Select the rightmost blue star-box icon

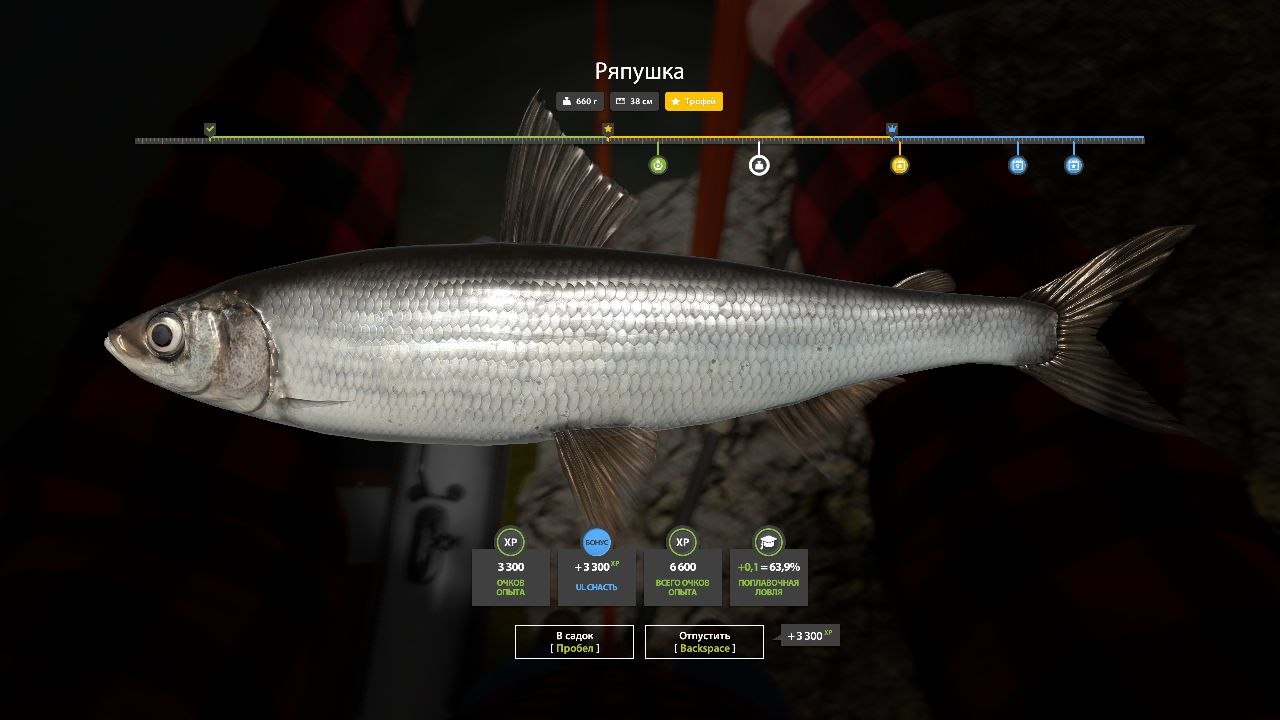[x=1072, y=165]
